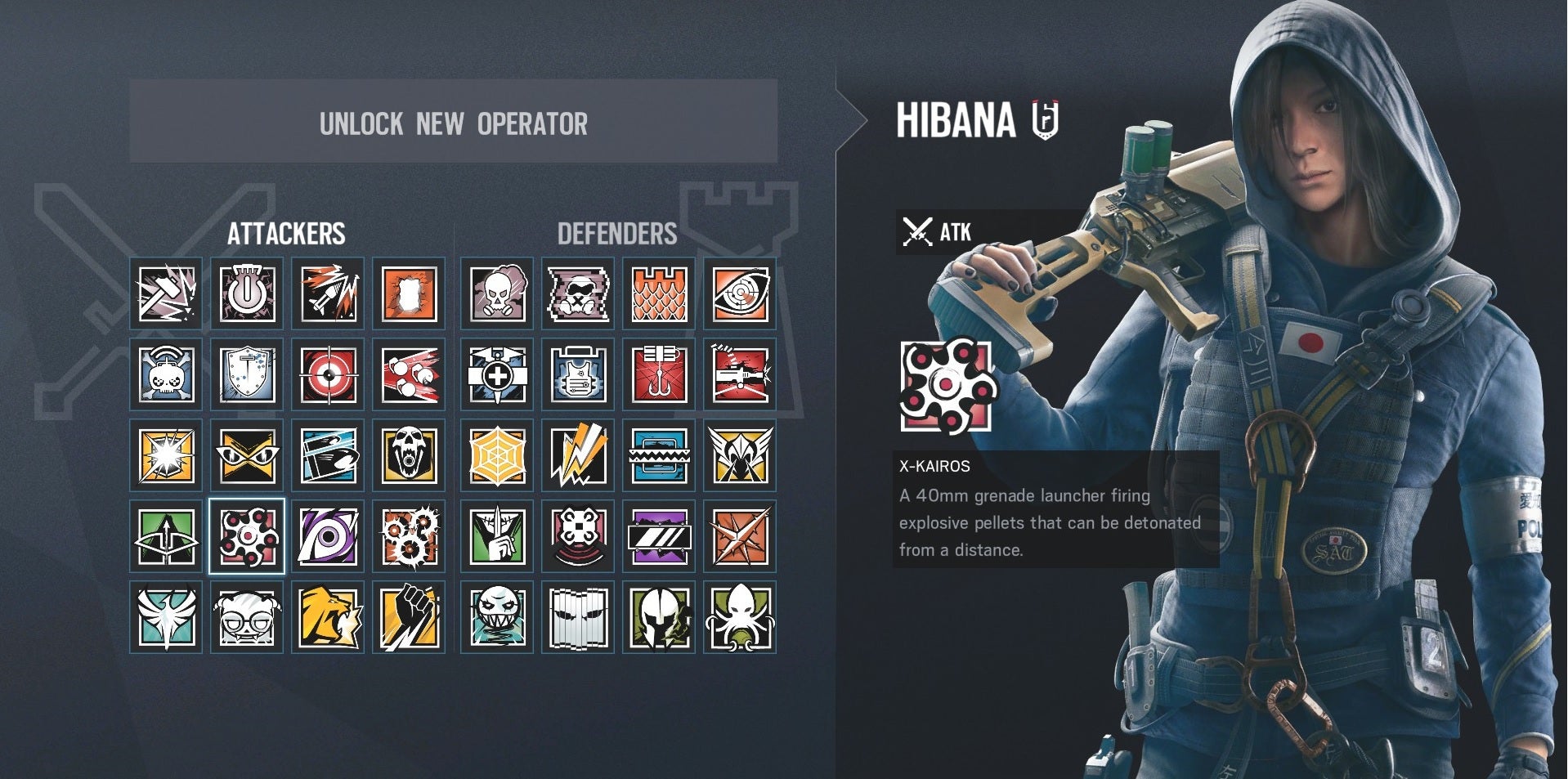This screenshot has height=779, width=1568.
Task: Click the UNLOCK NEW OPERATOR banner
Action: 454,124
